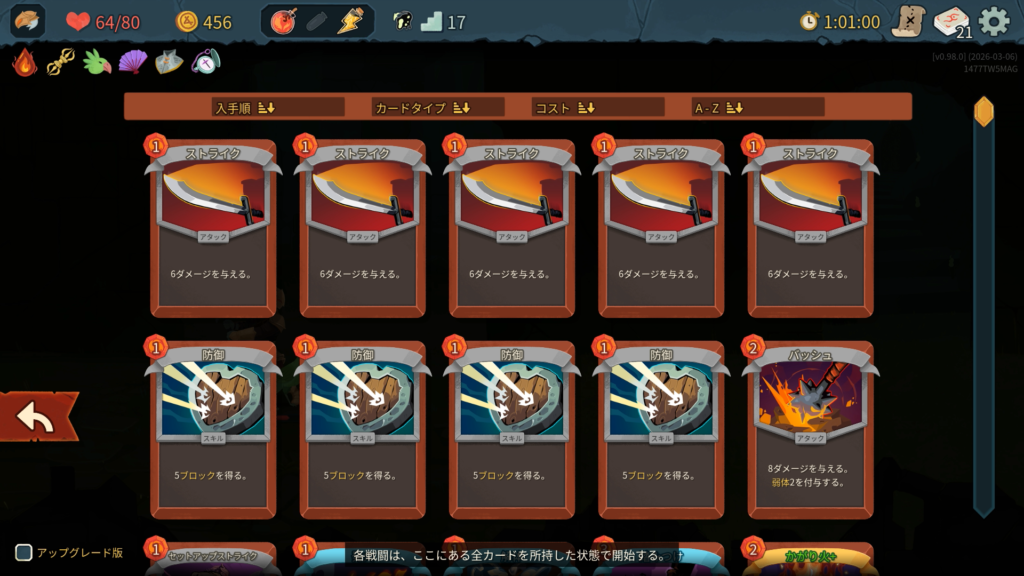Click the flame relic icon

(x=25, y=62)
